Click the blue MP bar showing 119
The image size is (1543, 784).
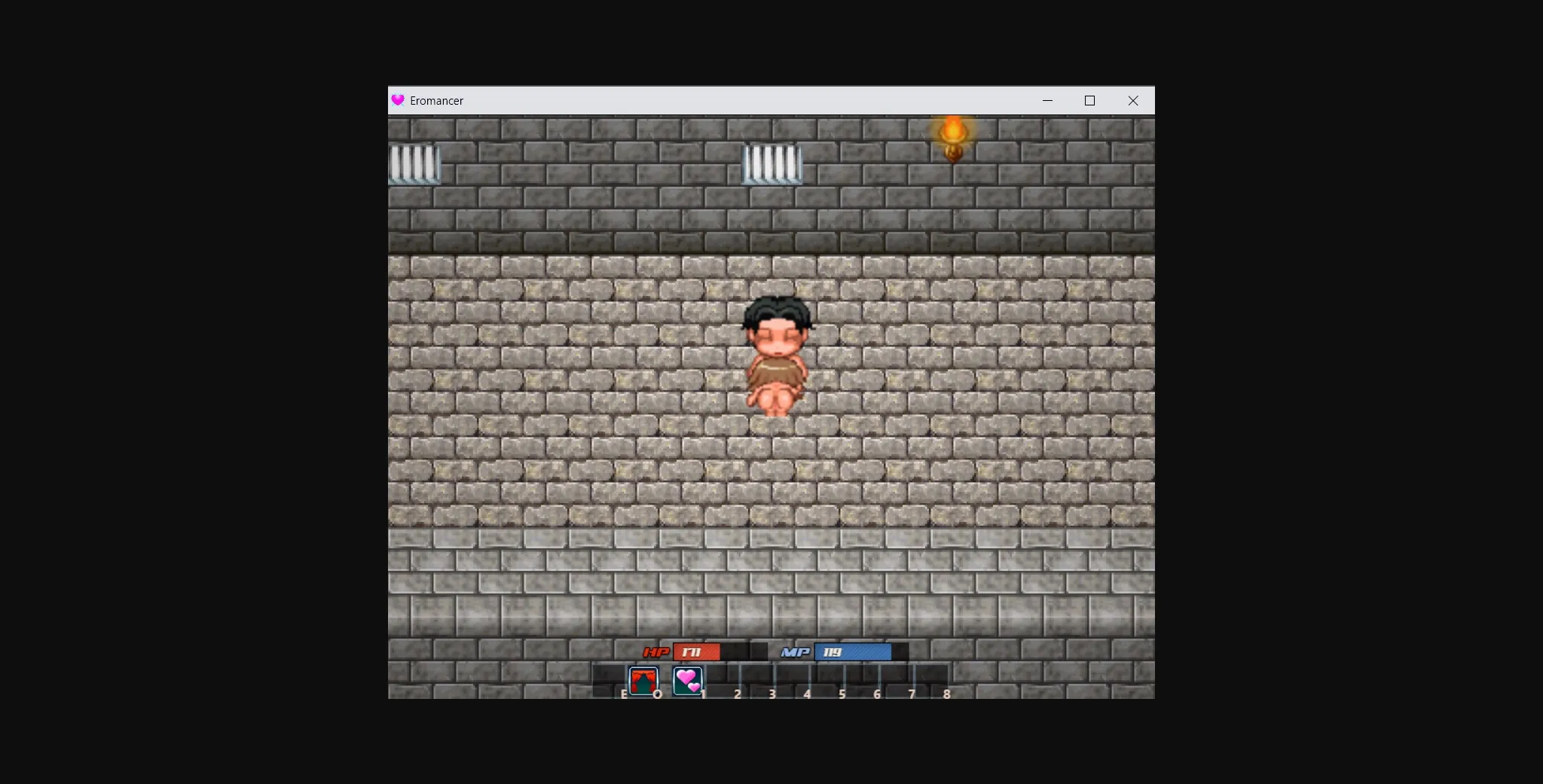click(852, 652)
